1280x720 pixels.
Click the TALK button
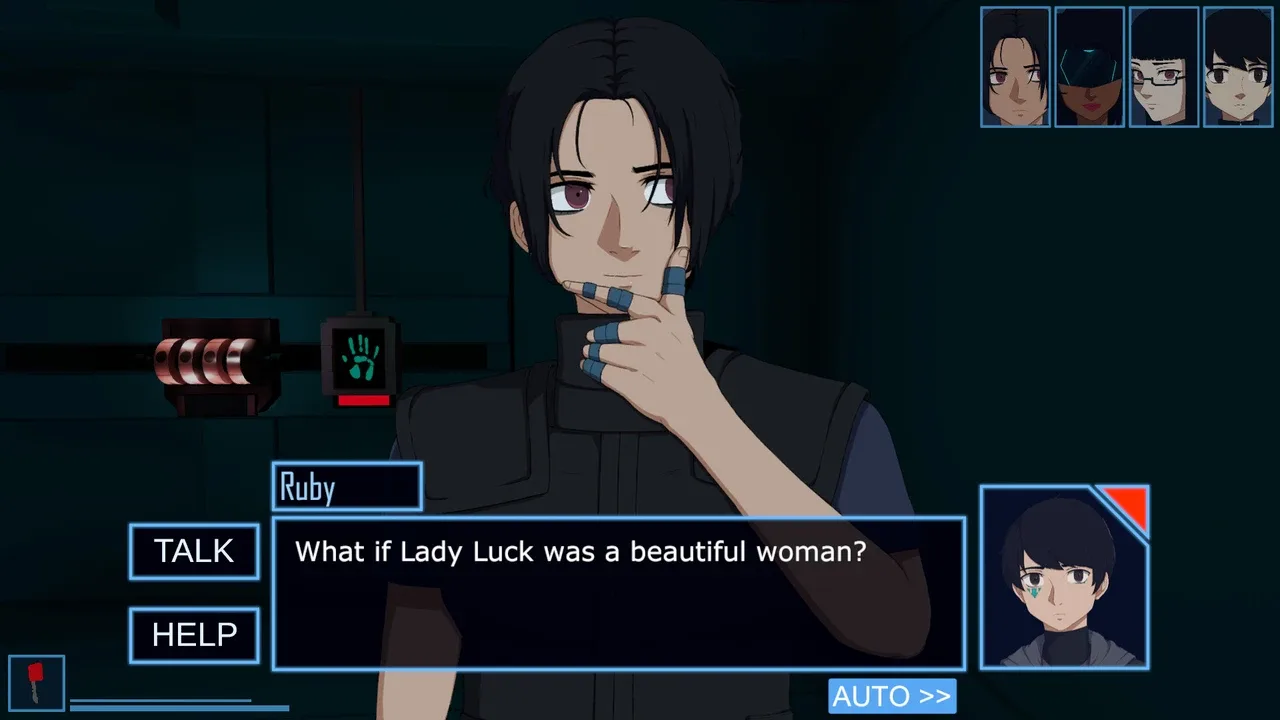click(194, 551)
